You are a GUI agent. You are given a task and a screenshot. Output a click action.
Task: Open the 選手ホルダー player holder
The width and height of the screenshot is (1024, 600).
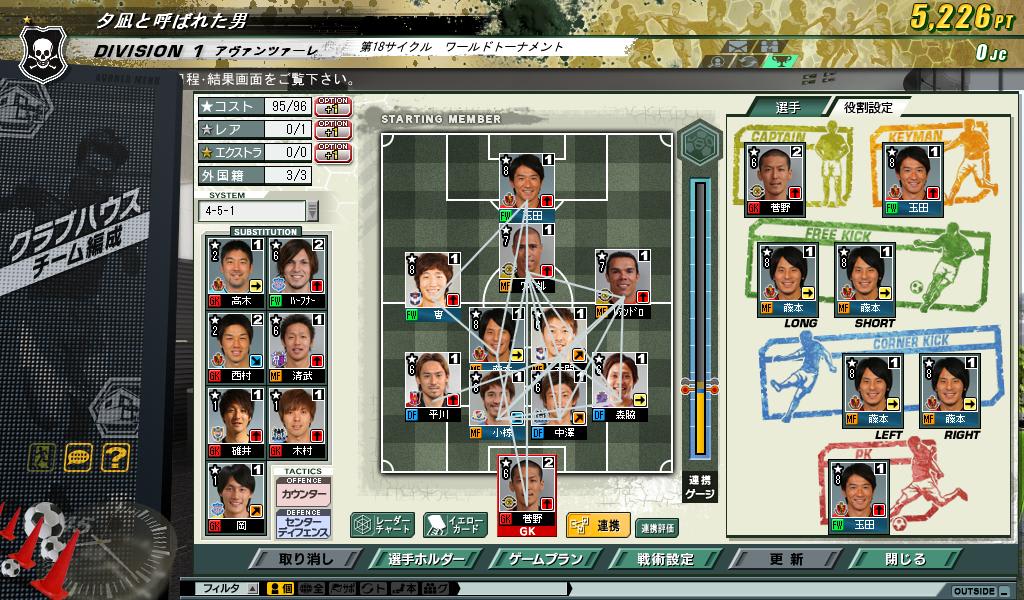tap(423, 559)
